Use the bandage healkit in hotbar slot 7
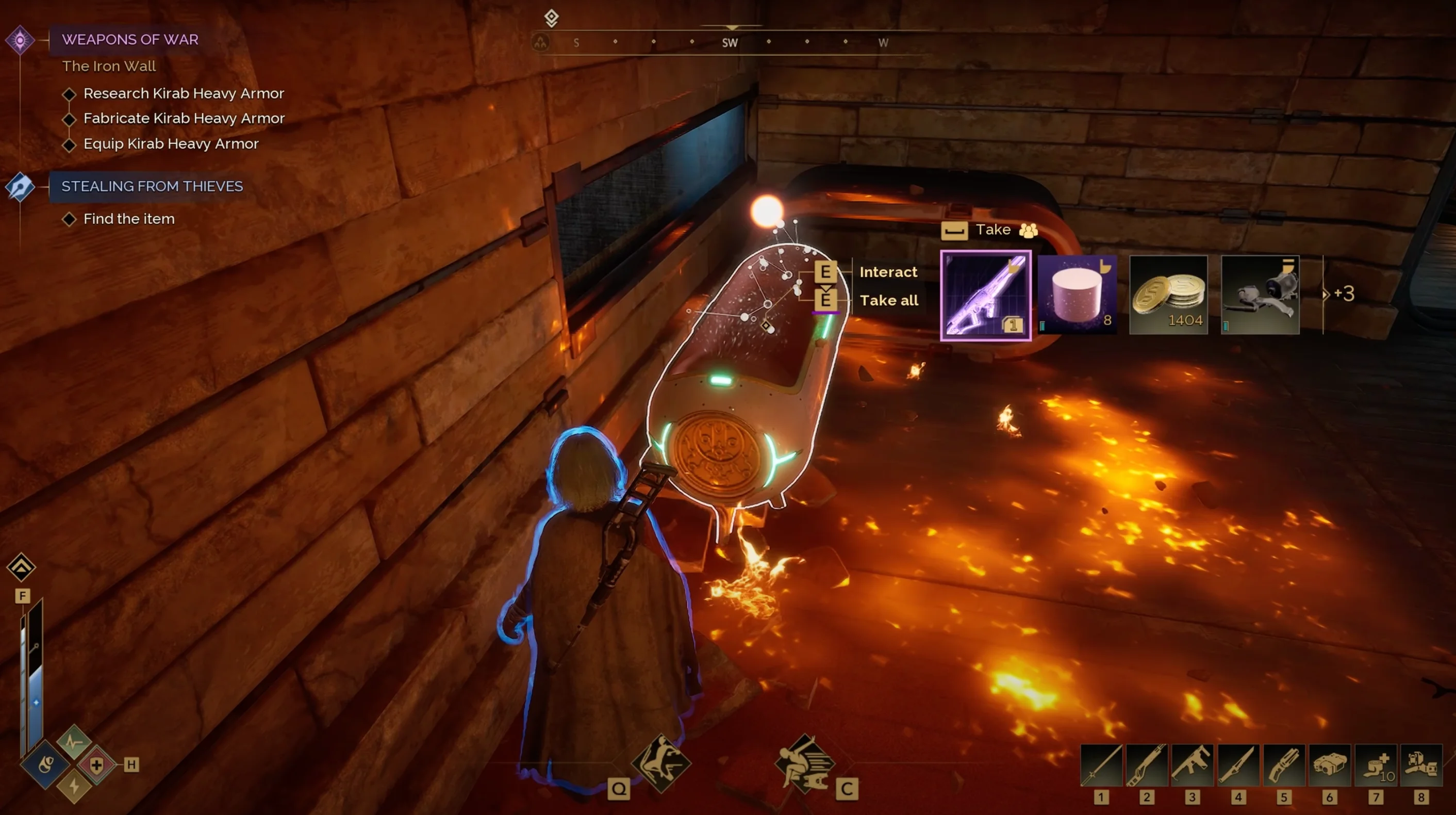1456x815 pixels. [x=1376, y=765]
